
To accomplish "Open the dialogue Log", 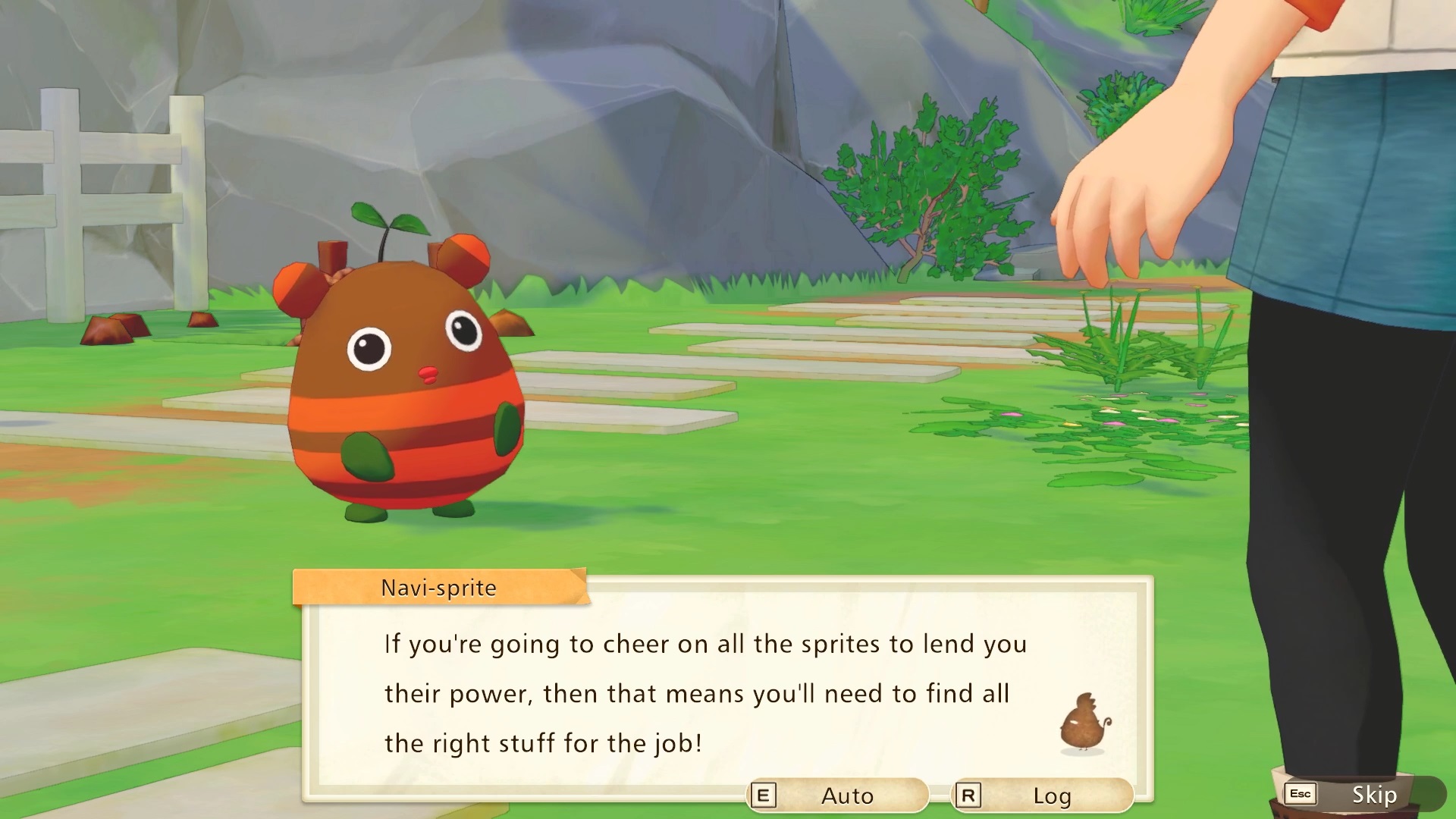I will click(1043, 795).
